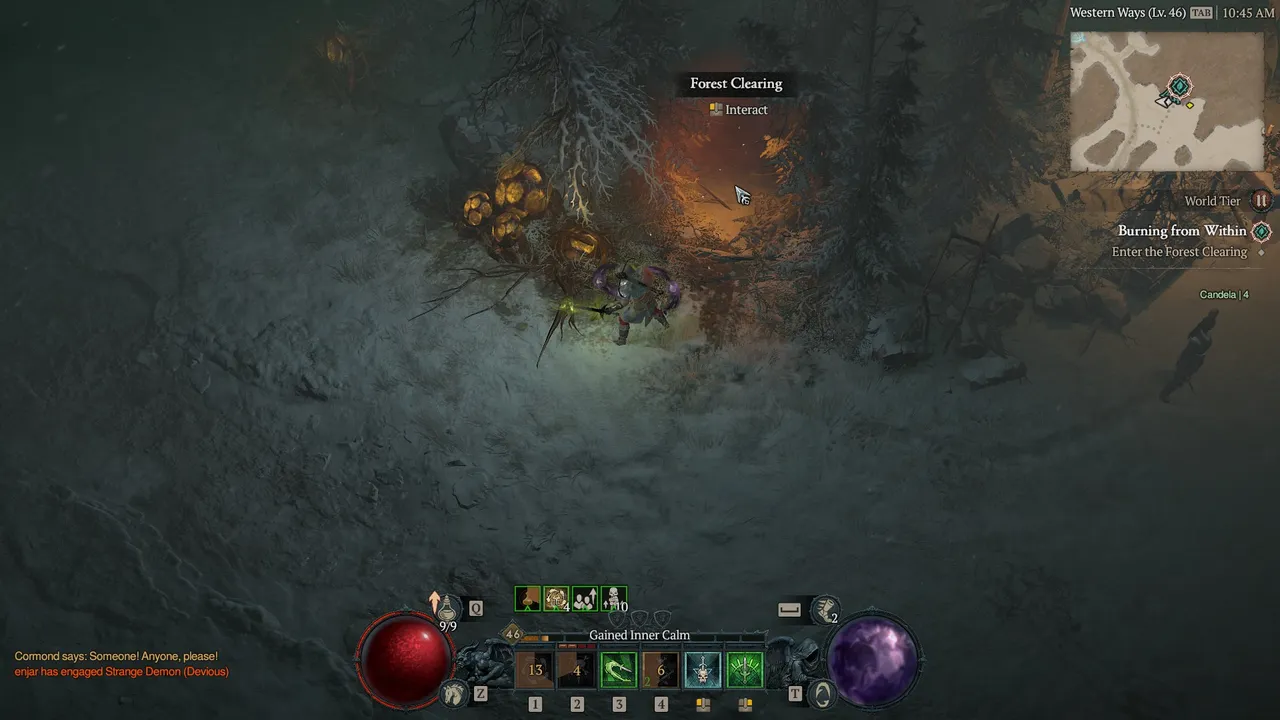Select the Burning from Within quest tracker
The height and width of the screenshot is (720, 1280).
(x=1182, y=231)
